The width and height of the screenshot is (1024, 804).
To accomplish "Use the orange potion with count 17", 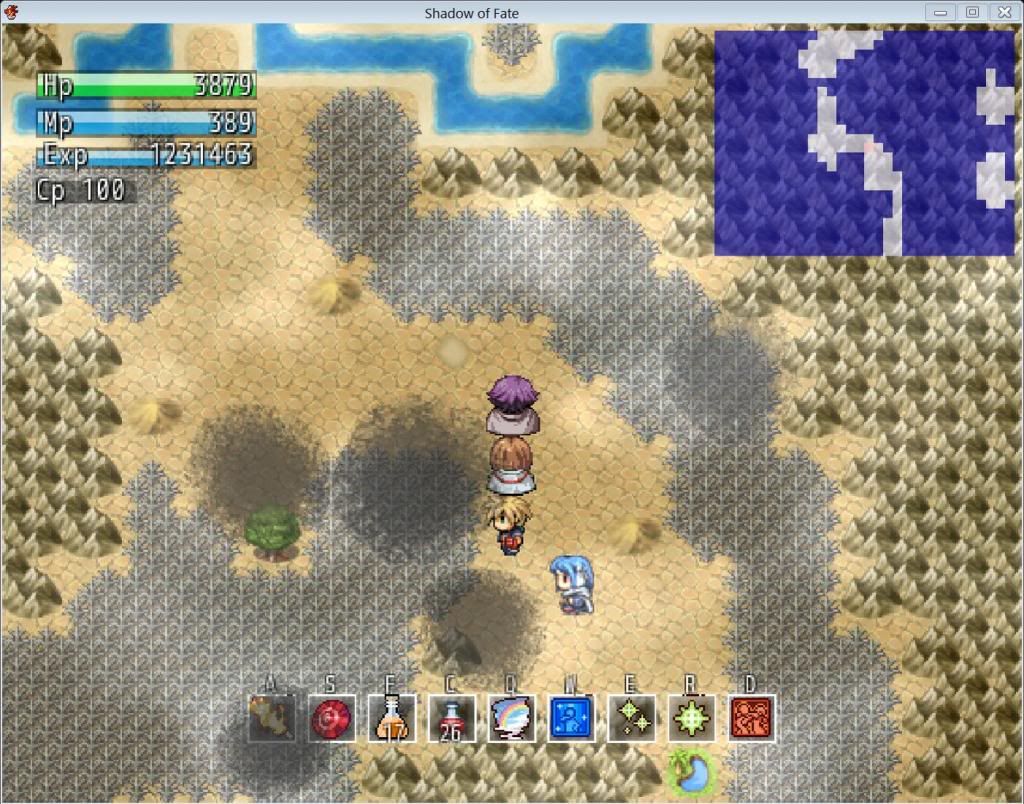I will pos(391,718).
